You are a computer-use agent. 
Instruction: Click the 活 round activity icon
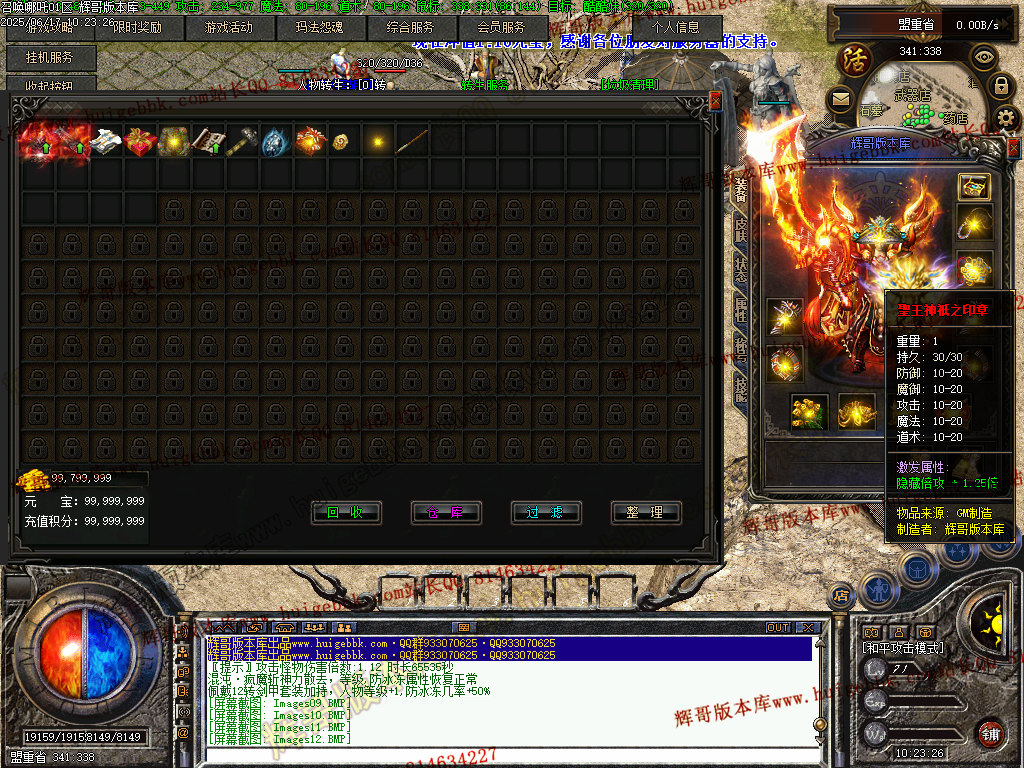point(855,59)
